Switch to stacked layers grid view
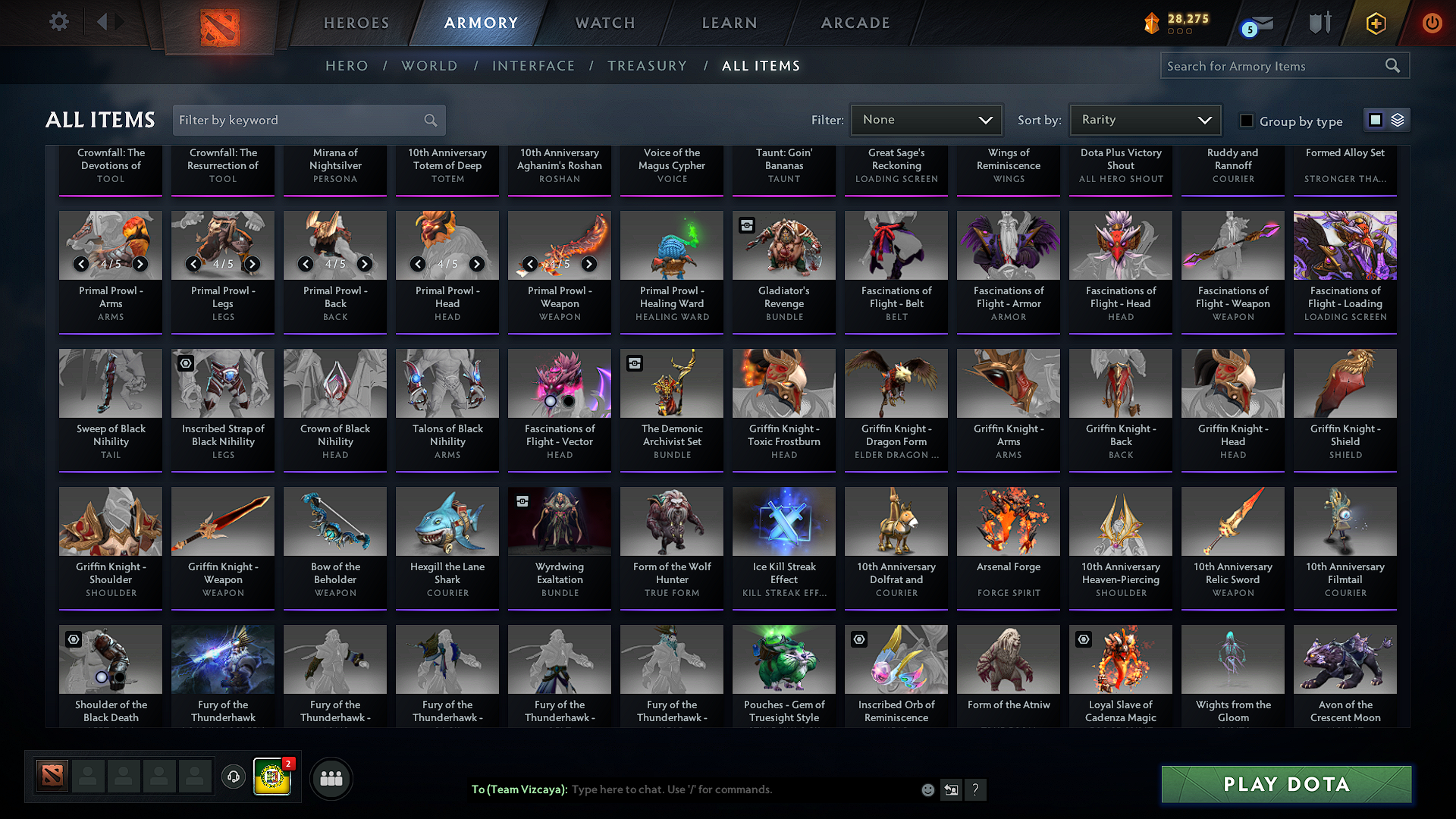 click(1398, 119)
